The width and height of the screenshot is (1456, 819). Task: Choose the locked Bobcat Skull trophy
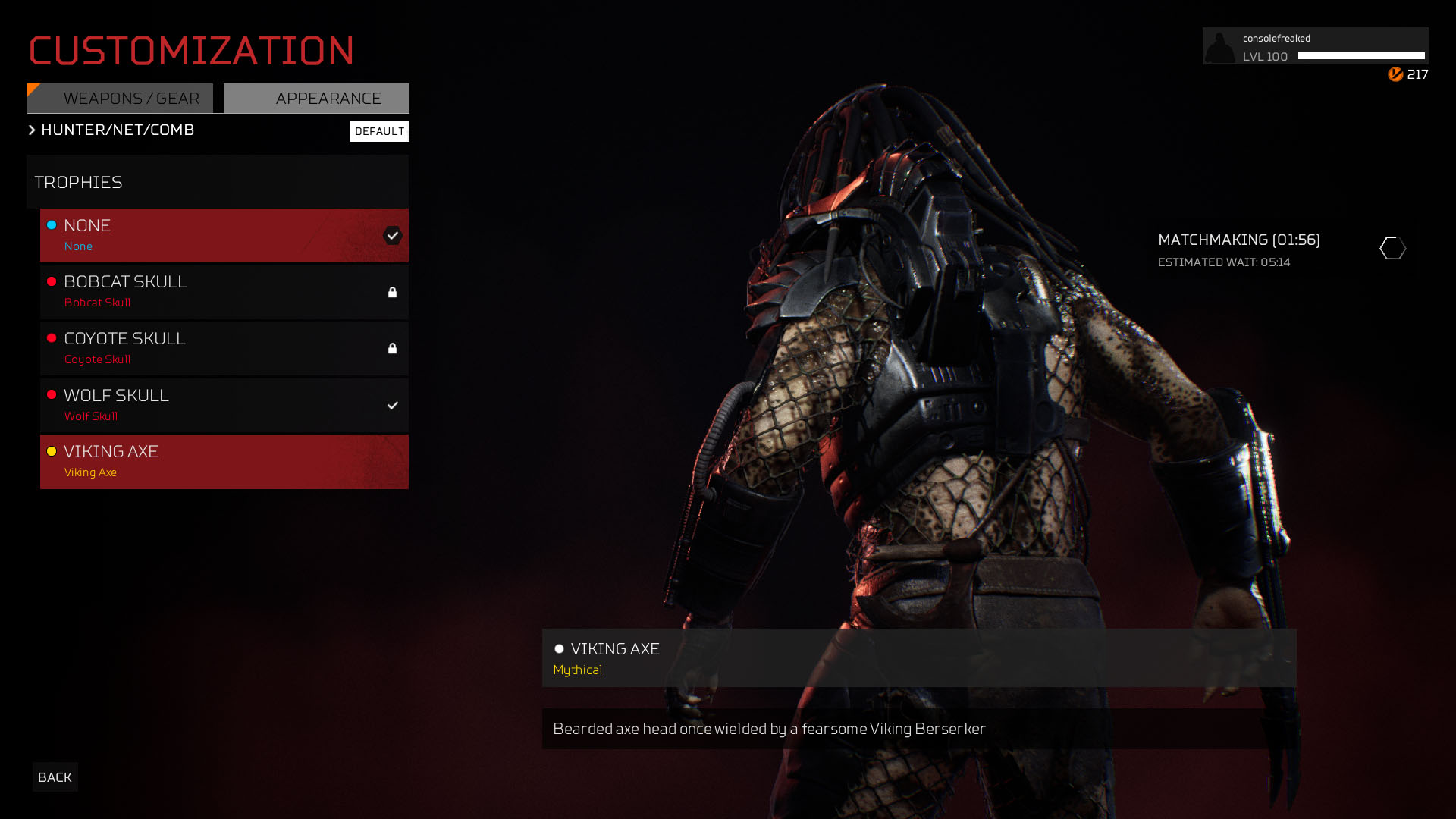pos(224,292)
